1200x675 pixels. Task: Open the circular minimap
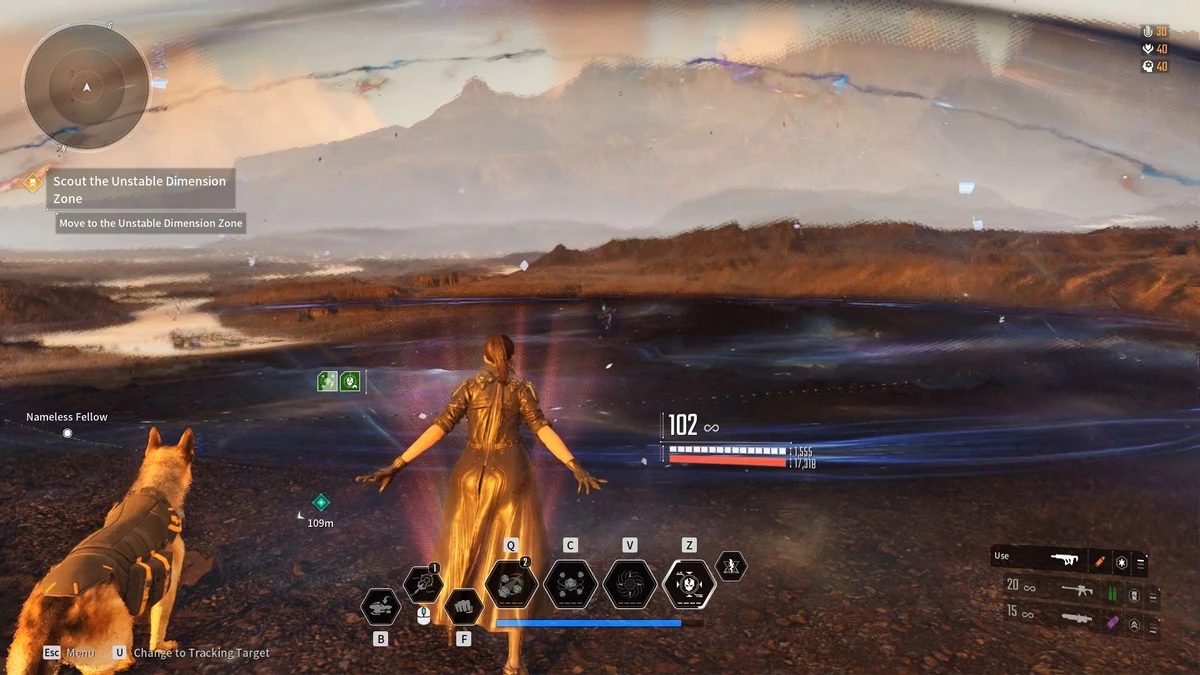click(x=87, y=87)
